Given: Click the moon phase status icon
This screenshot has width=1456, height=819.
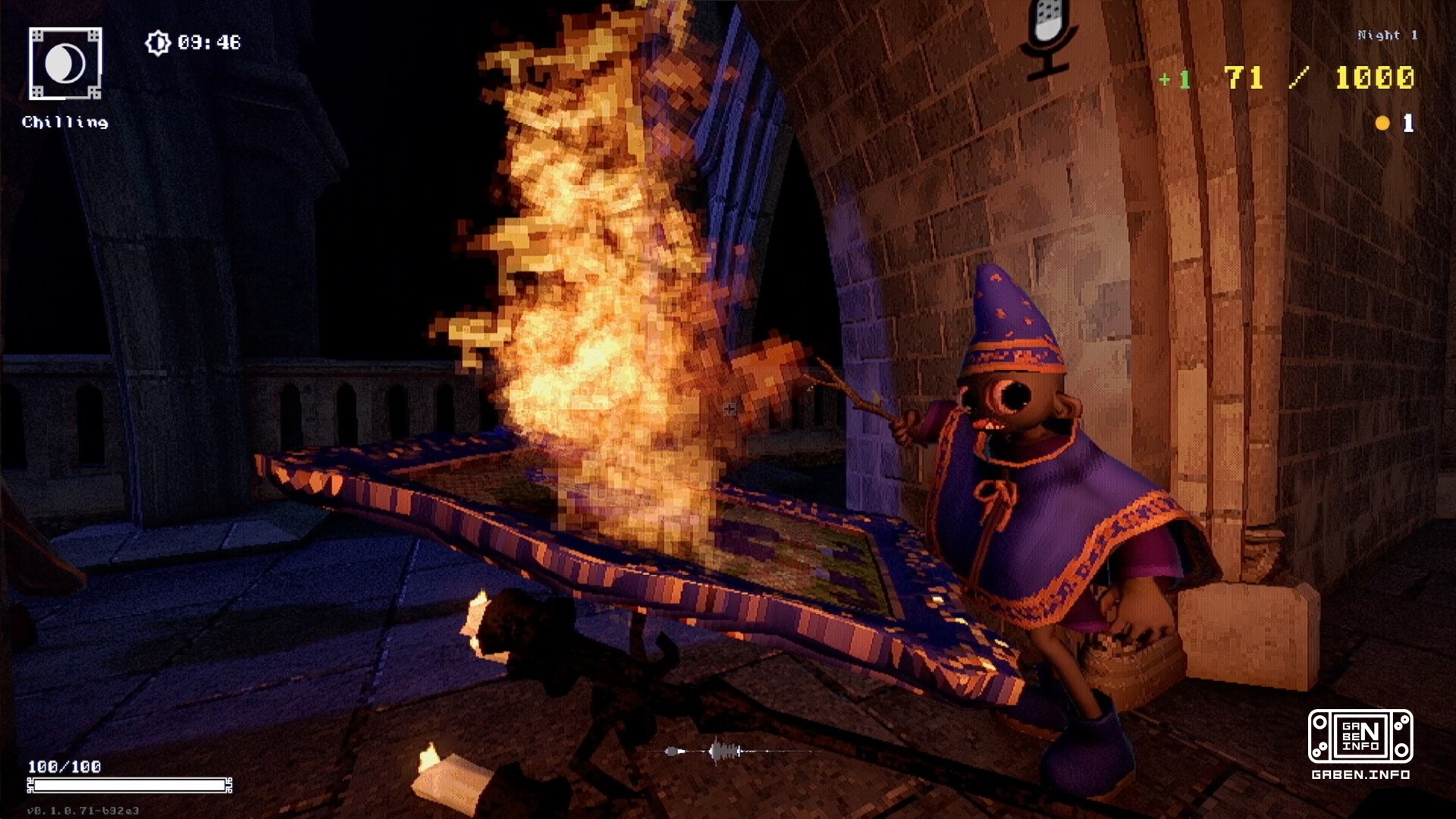Looking at the screenshot, I should coord(65,64).
